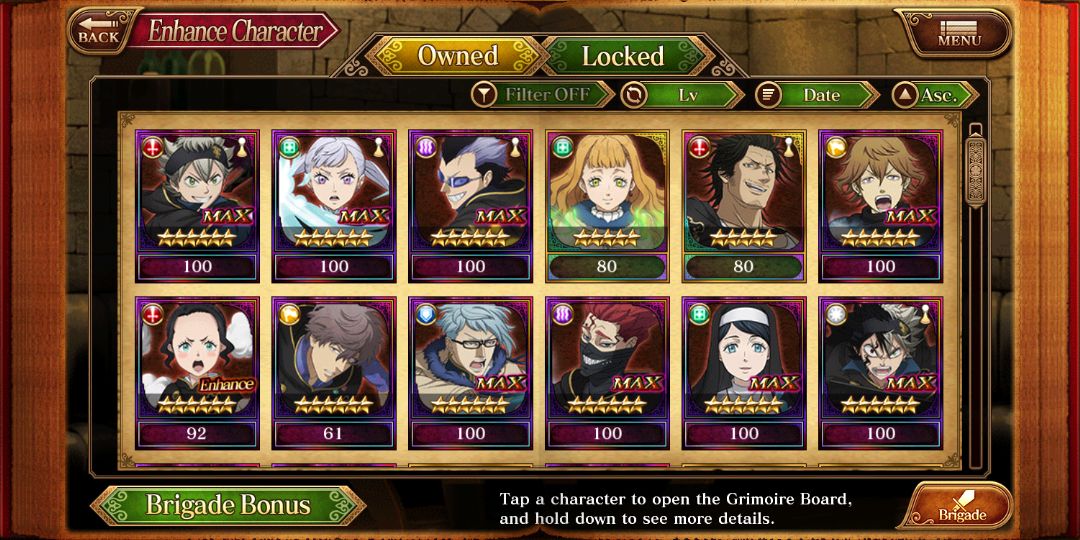Viewport: 1080px width, 540px height.
Task: Select the blonde girl character at level 80
Action: click(607, 205)
